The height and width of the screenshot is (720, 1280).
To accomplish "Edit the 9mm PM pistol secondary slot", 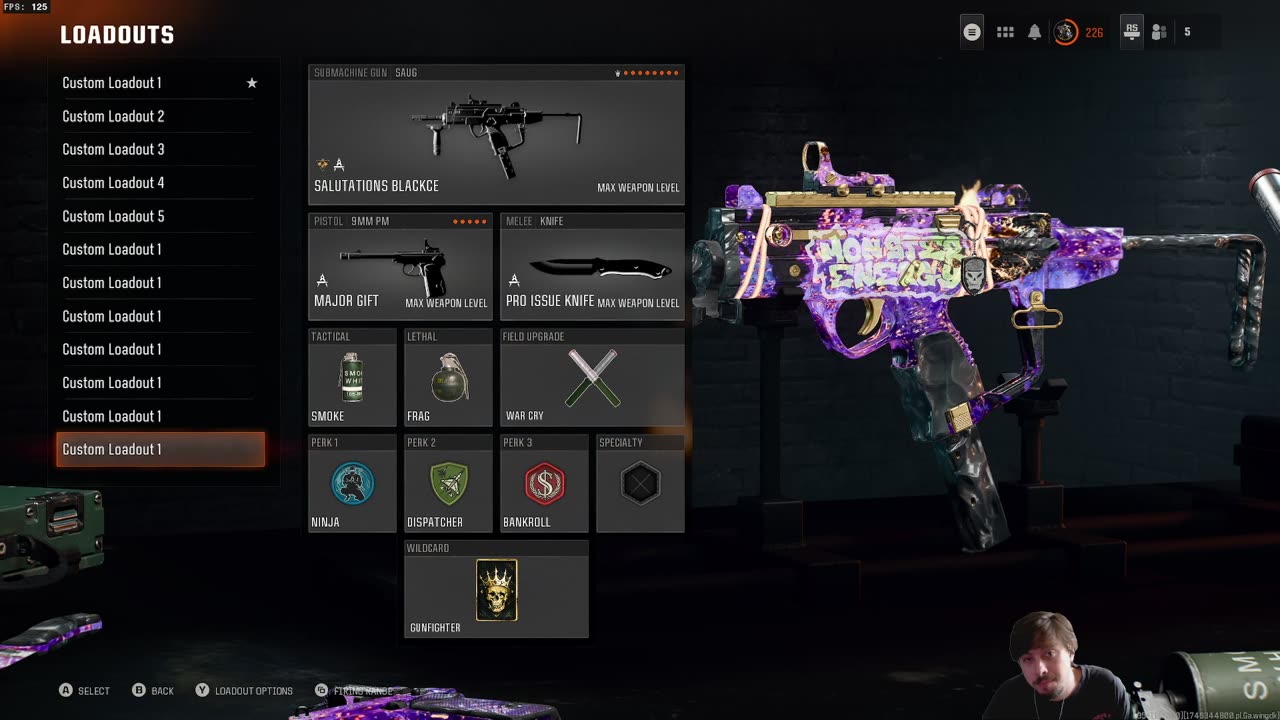I will click(x=400, y=266).
